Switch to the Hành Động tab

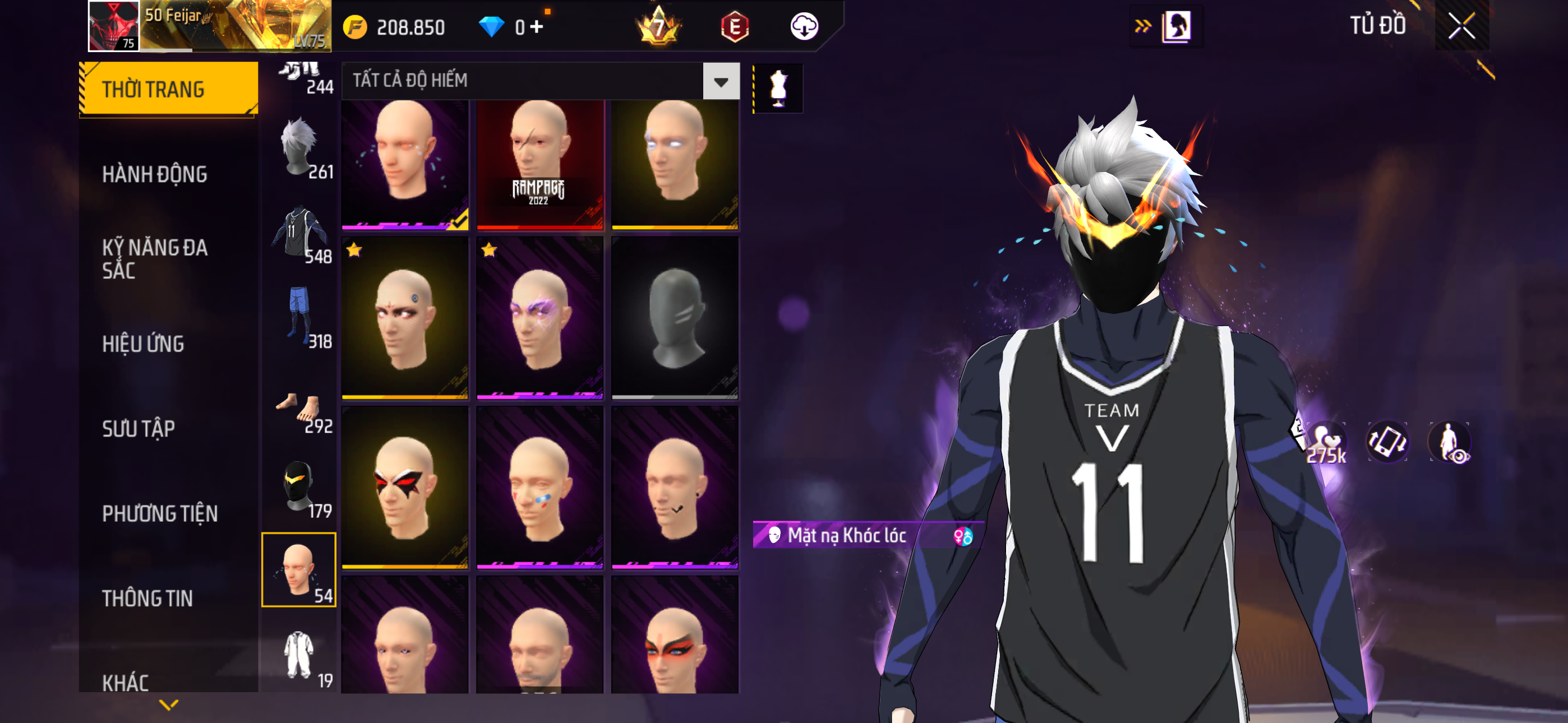pyautogui.click(x=155, y=174)
